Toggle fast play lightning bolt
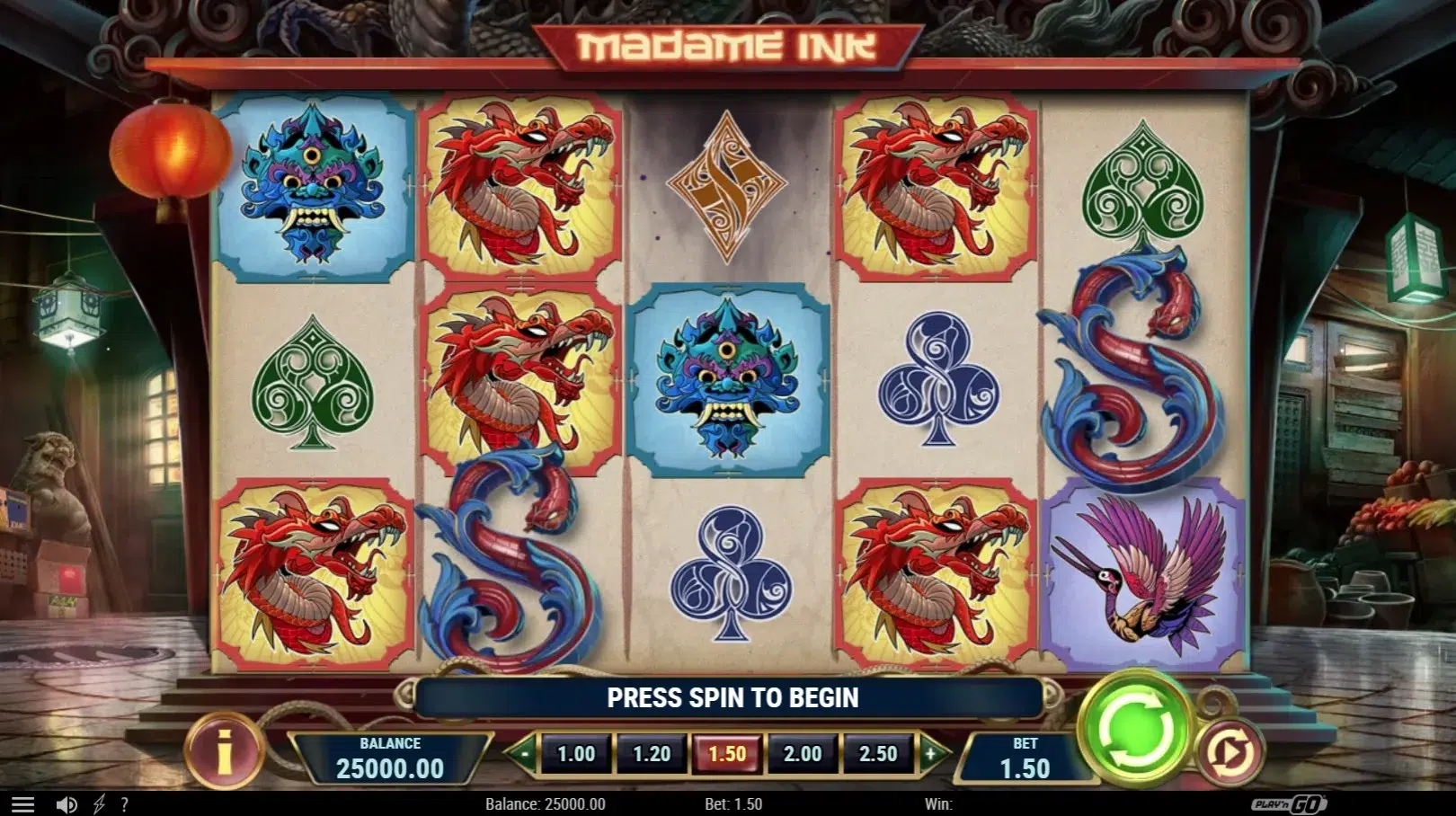The width and height of the screenshot is (1456, 816). pos(99,804)
